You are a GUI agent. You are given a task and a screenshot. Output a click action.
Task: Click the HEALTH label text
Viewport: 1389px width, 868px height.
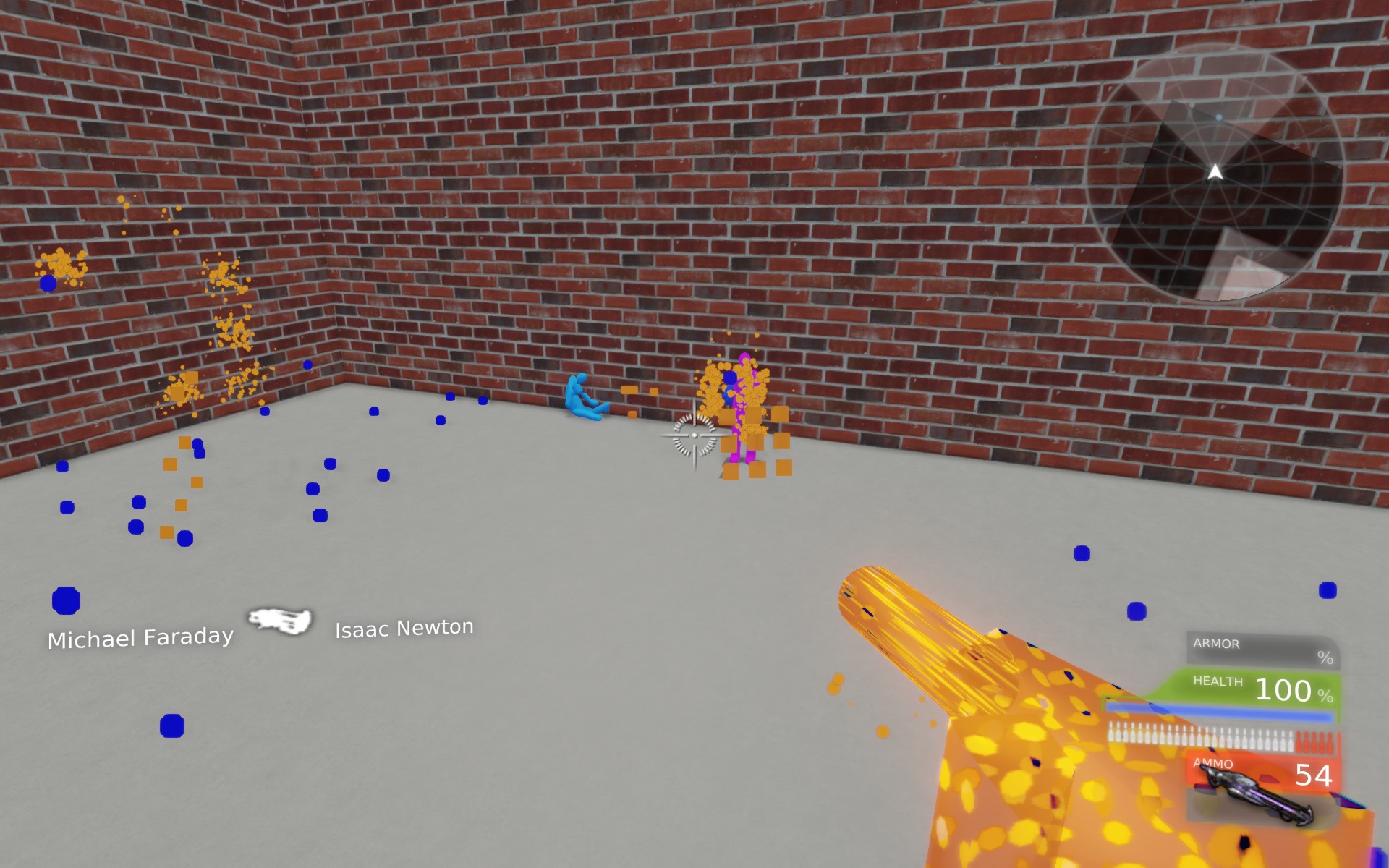click(1218, 681)
